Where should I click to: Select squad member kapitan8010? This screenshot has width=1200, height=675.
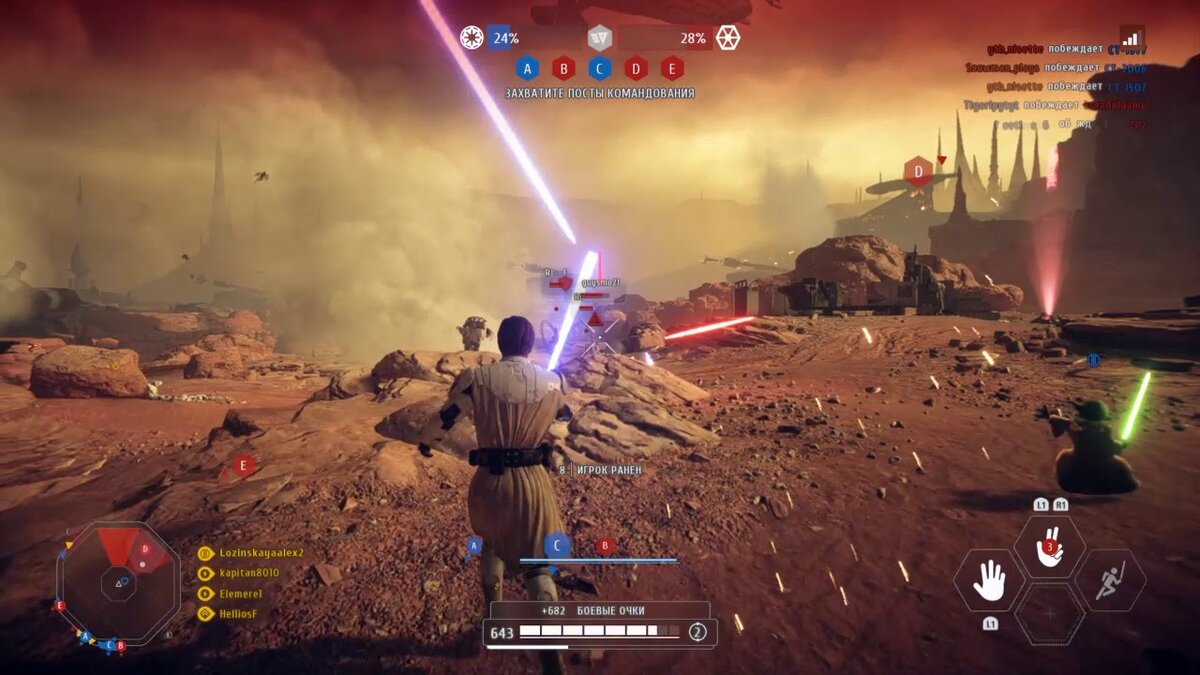point(250,573)
